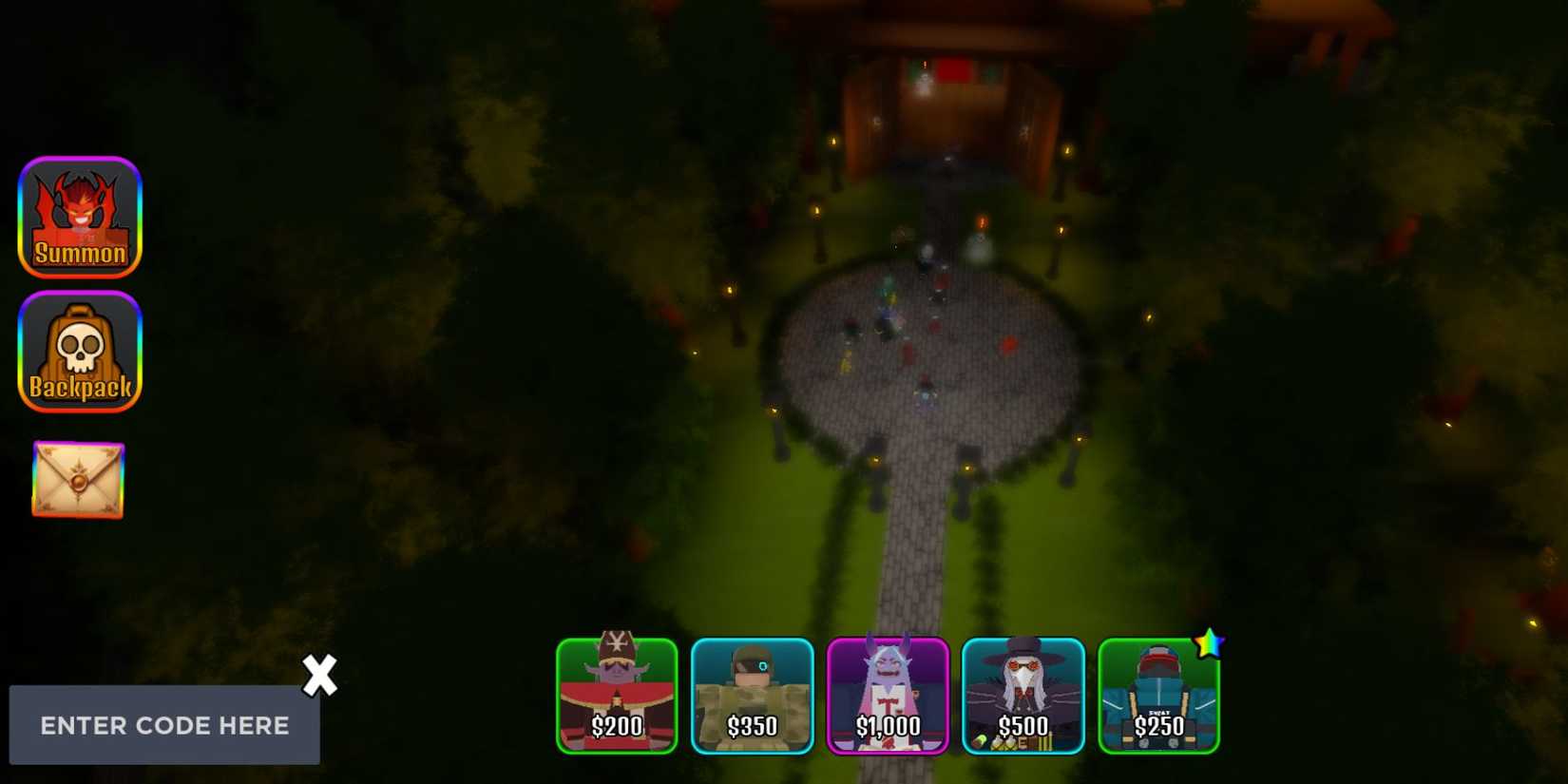The image size is (1568, 784).
Task: Select the $250 armored unit card
Action: [x=1159, y=697]
